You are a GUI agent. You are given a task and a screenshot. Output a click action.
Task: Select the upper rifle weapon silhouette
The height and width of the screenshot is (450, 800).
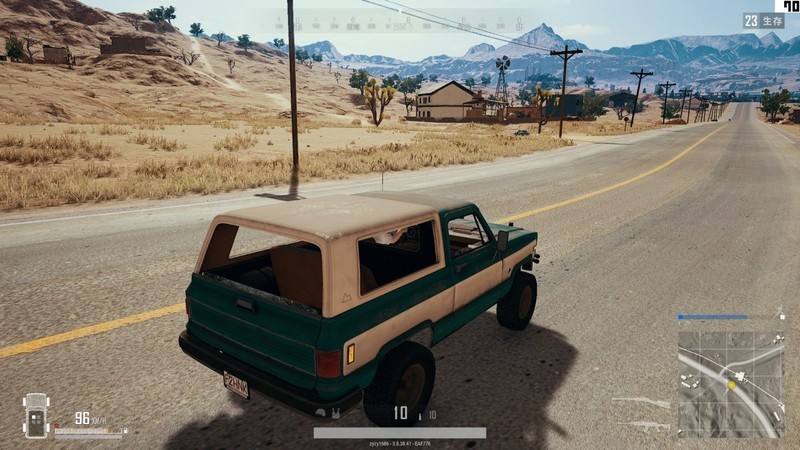(x=641, y=403)
